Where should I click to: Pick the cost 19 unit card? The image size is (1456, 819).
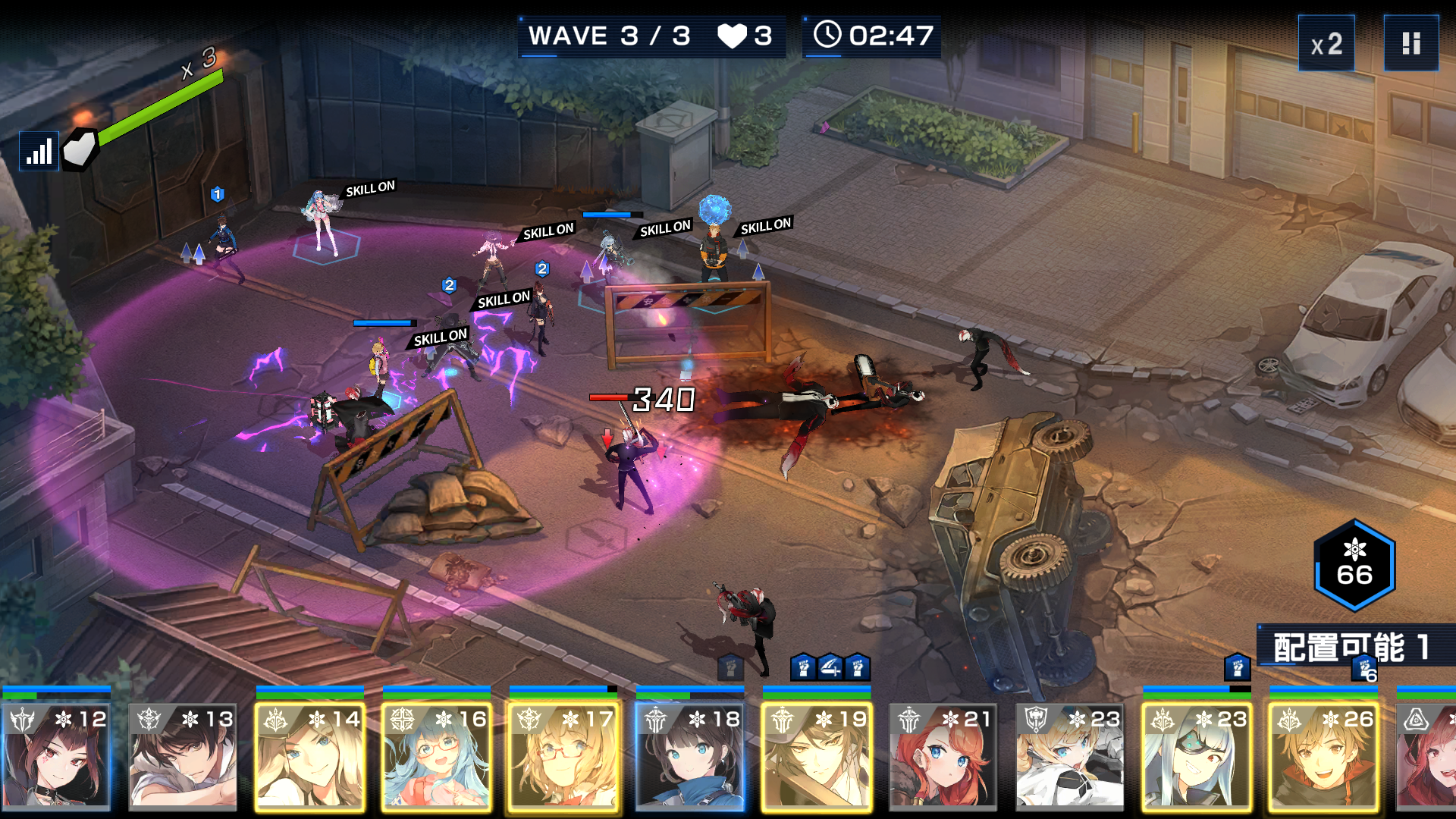point(816,756)
